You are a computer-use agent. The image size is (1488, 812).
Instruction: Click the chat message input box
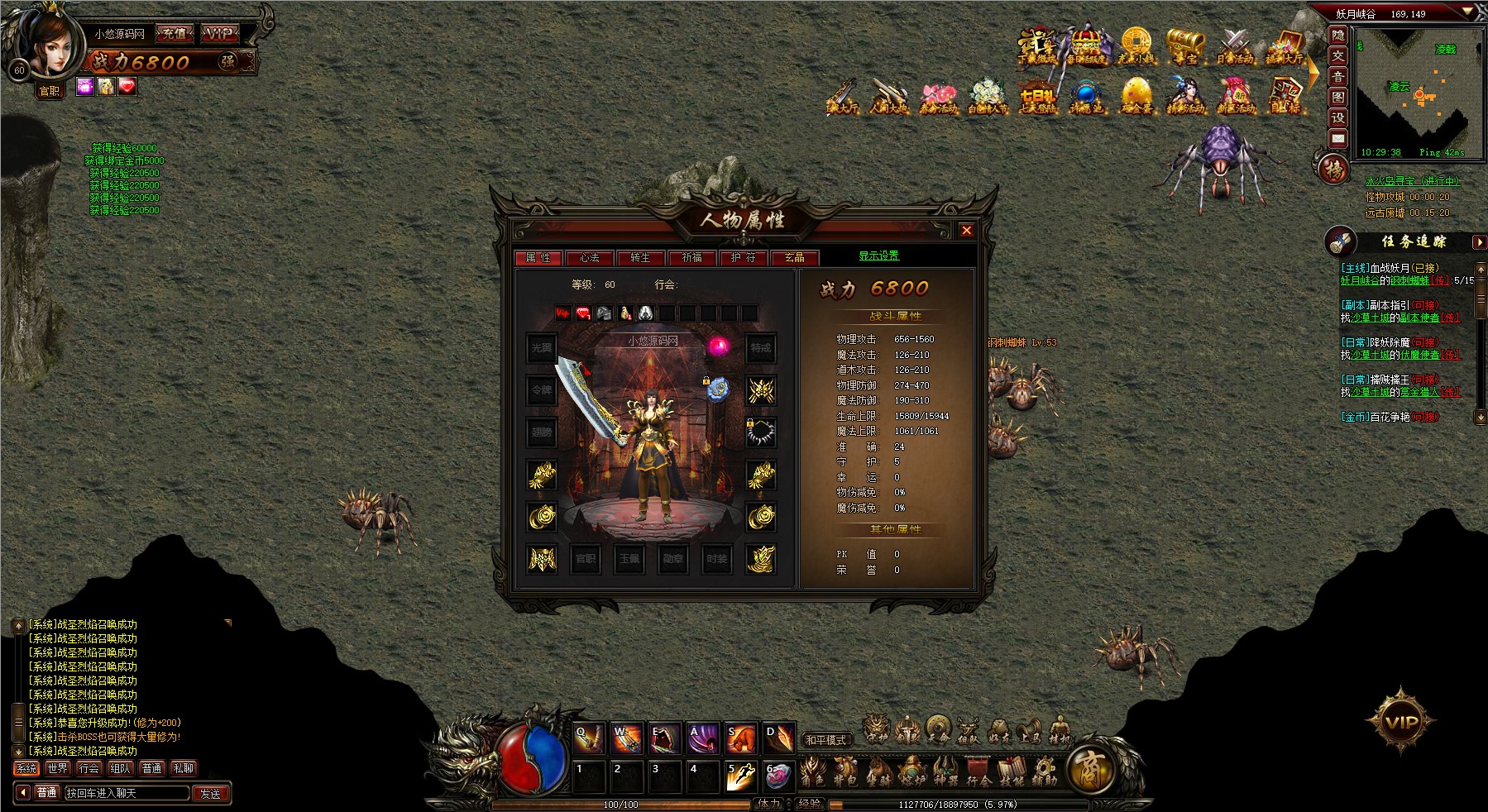tap(126, 793)
